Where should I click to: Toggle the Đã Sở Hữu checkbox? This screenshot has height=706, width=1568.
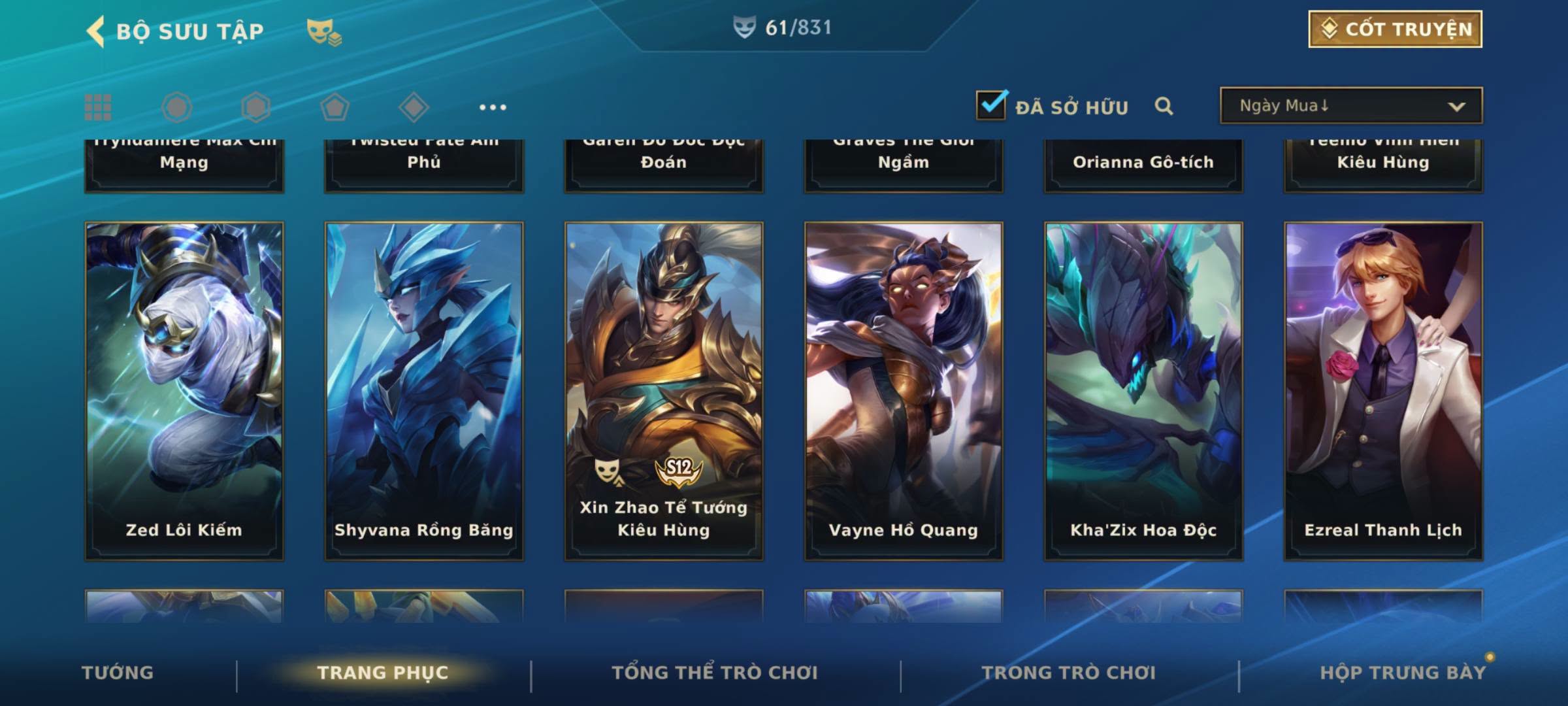(x=991, y=105)
